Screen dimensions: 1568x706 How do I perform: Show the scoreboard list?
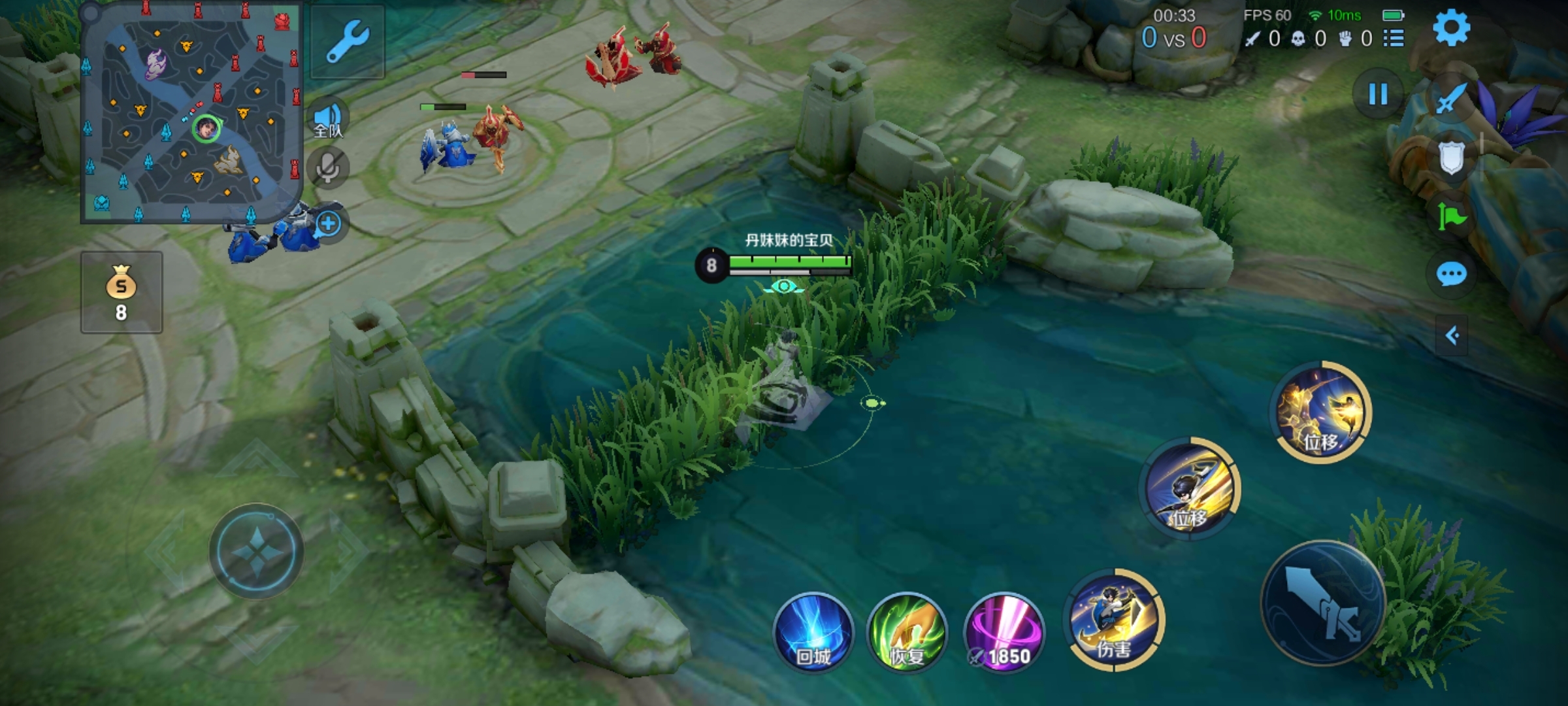1394,39
